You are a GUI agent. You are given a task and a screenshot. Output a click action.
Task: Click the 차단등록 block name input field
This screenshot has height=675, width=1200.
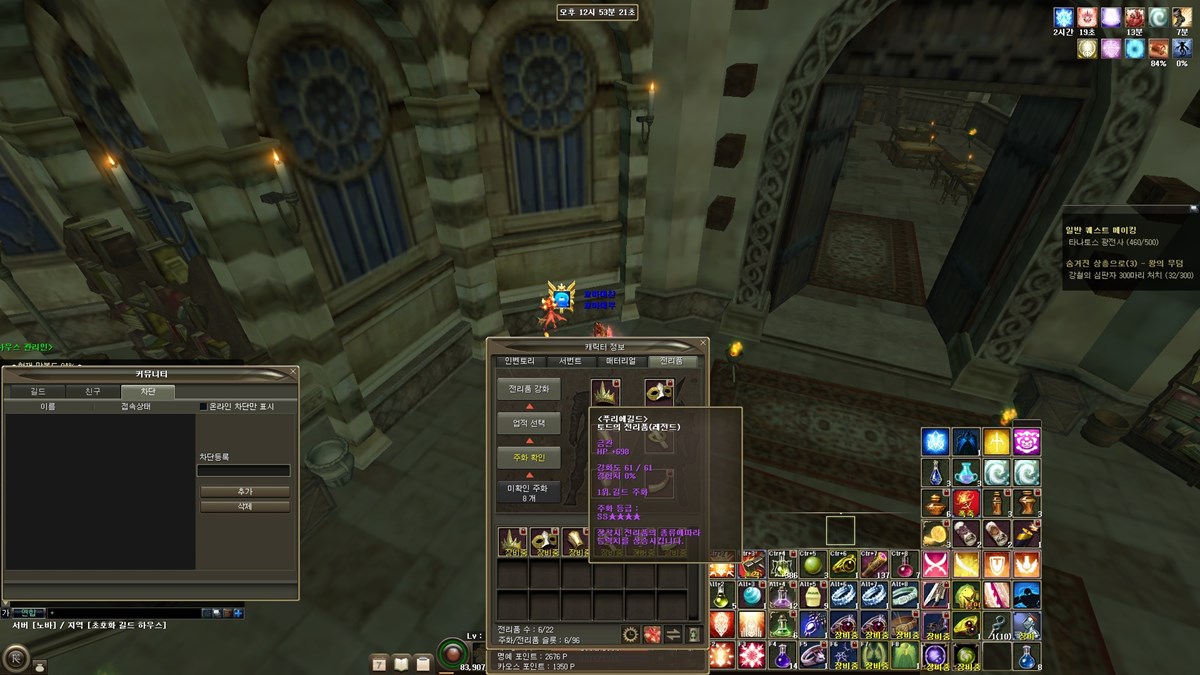tap(243, 470)
